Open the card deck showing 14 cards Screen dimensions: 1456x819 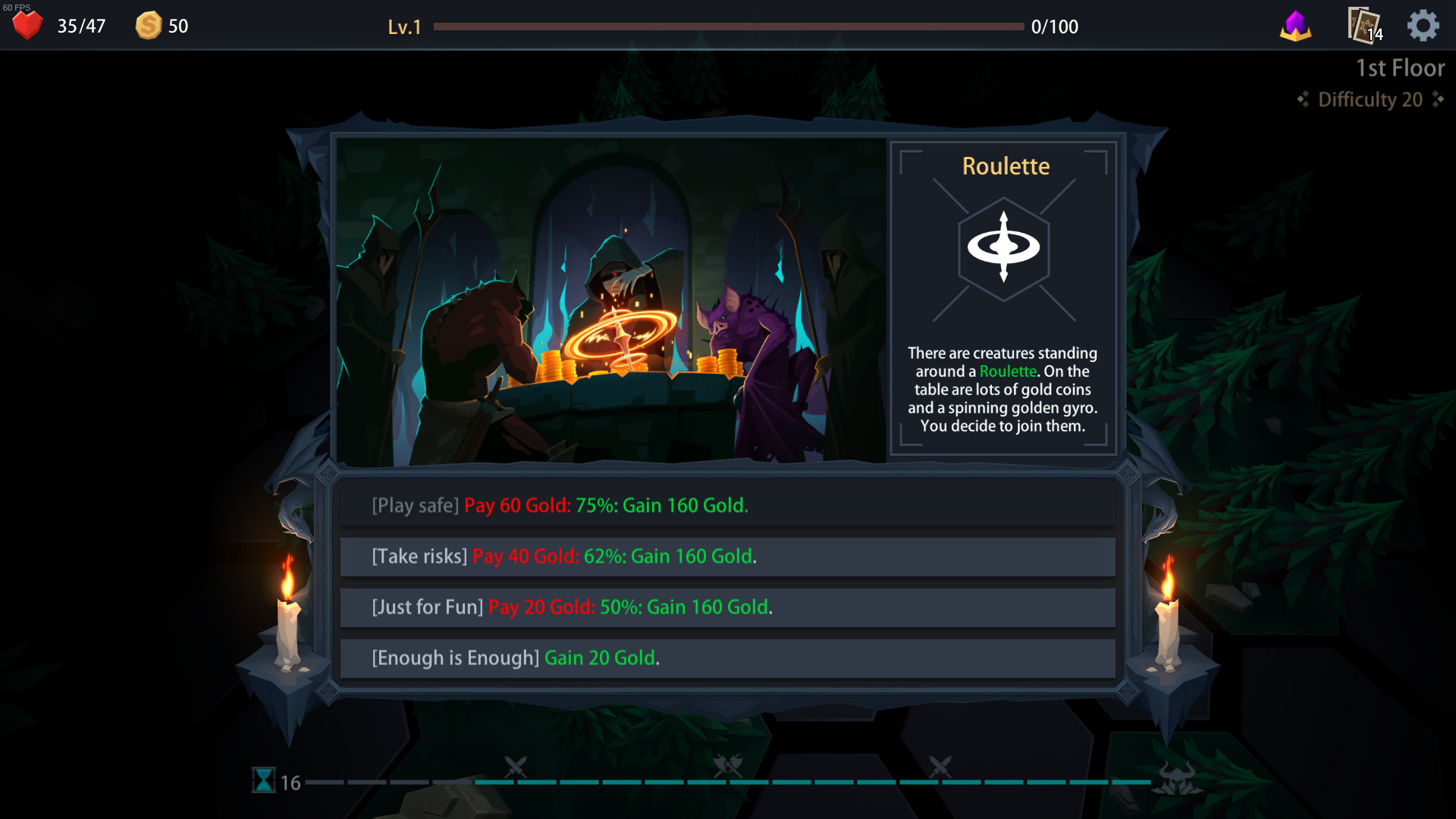click(1363, 25)
